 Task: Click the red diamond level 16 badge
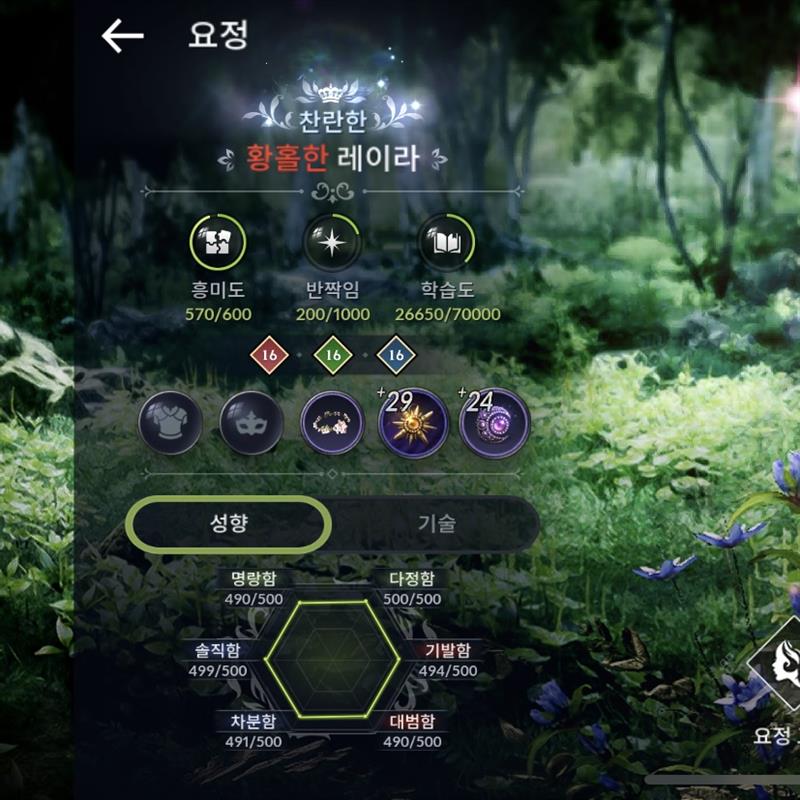coord(268,355)
